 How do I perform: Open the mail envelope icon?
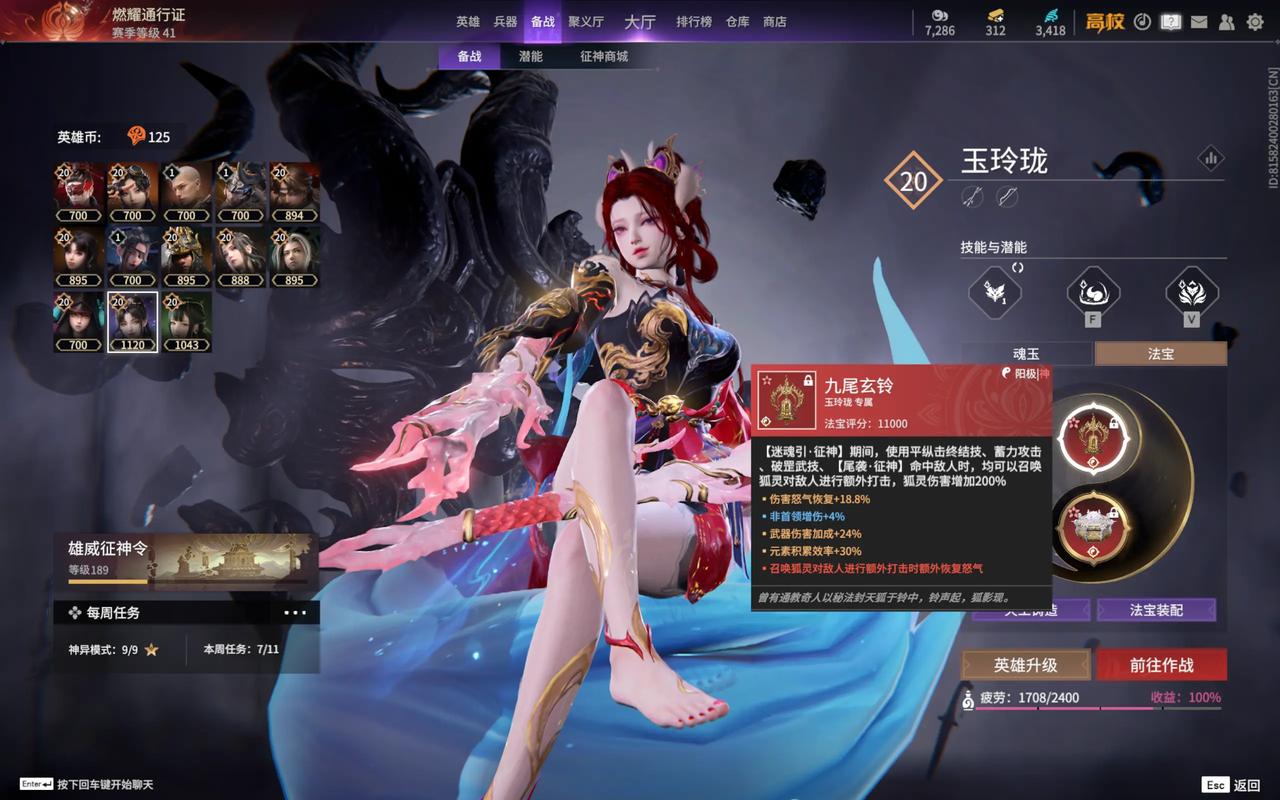pyautogui.click(x=1199, y=22)
